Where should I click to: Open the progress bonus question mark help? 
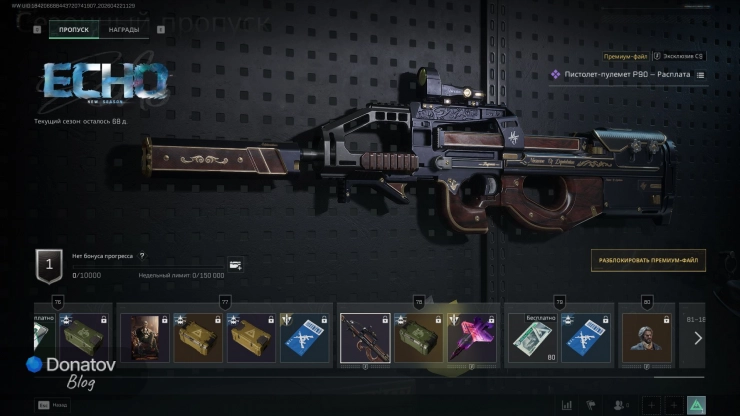coord(142,256)
